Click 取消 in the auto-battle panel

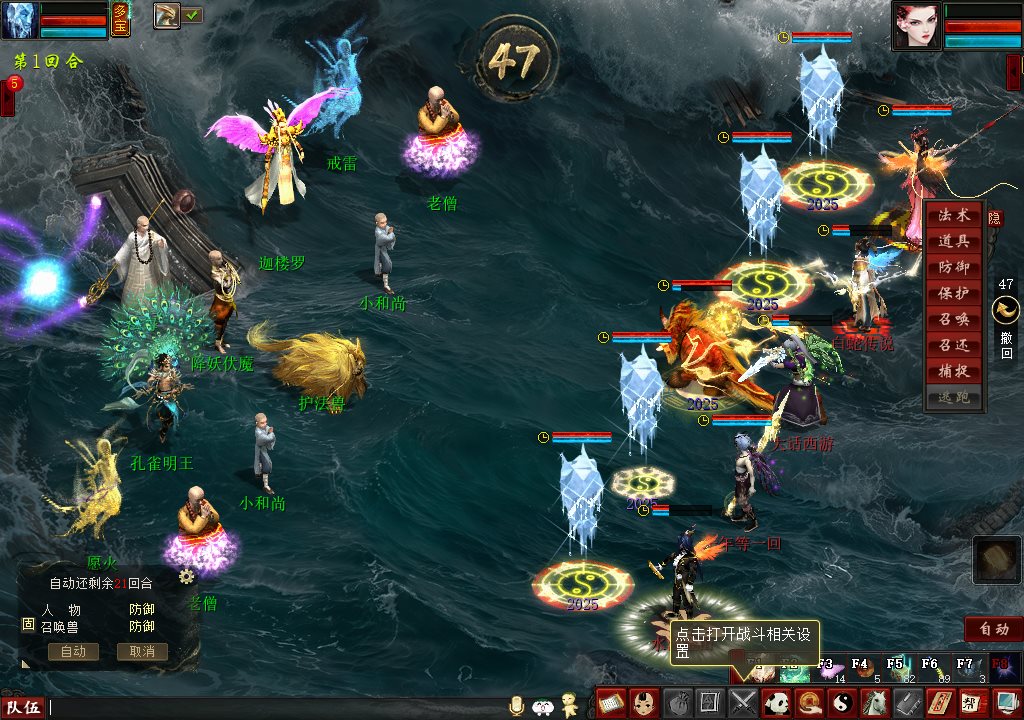pyautogui.click(x=141, y=652)
